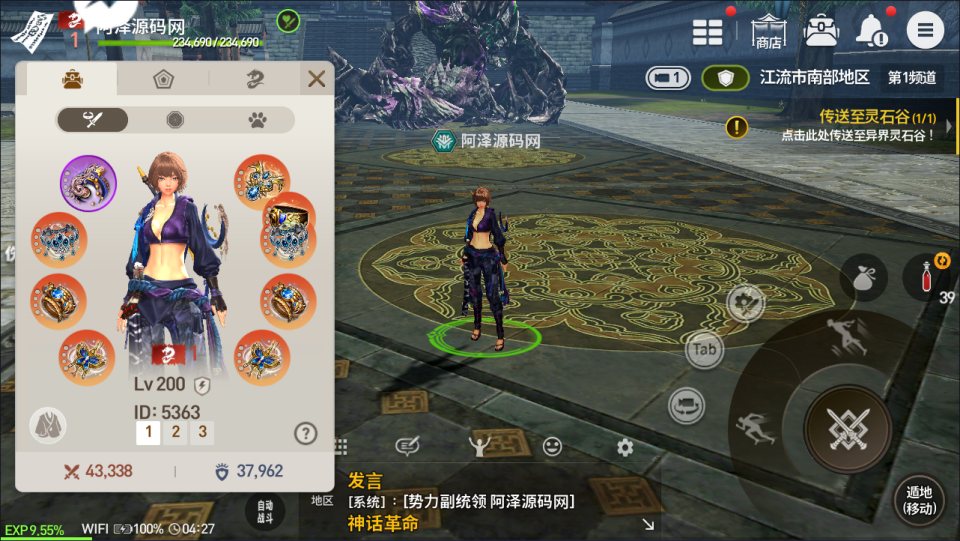The height and width of the screenshot is (541, 960).
Task: Toggle the 自动战斗 auto-battle button
Action: [x=265, y=511]
